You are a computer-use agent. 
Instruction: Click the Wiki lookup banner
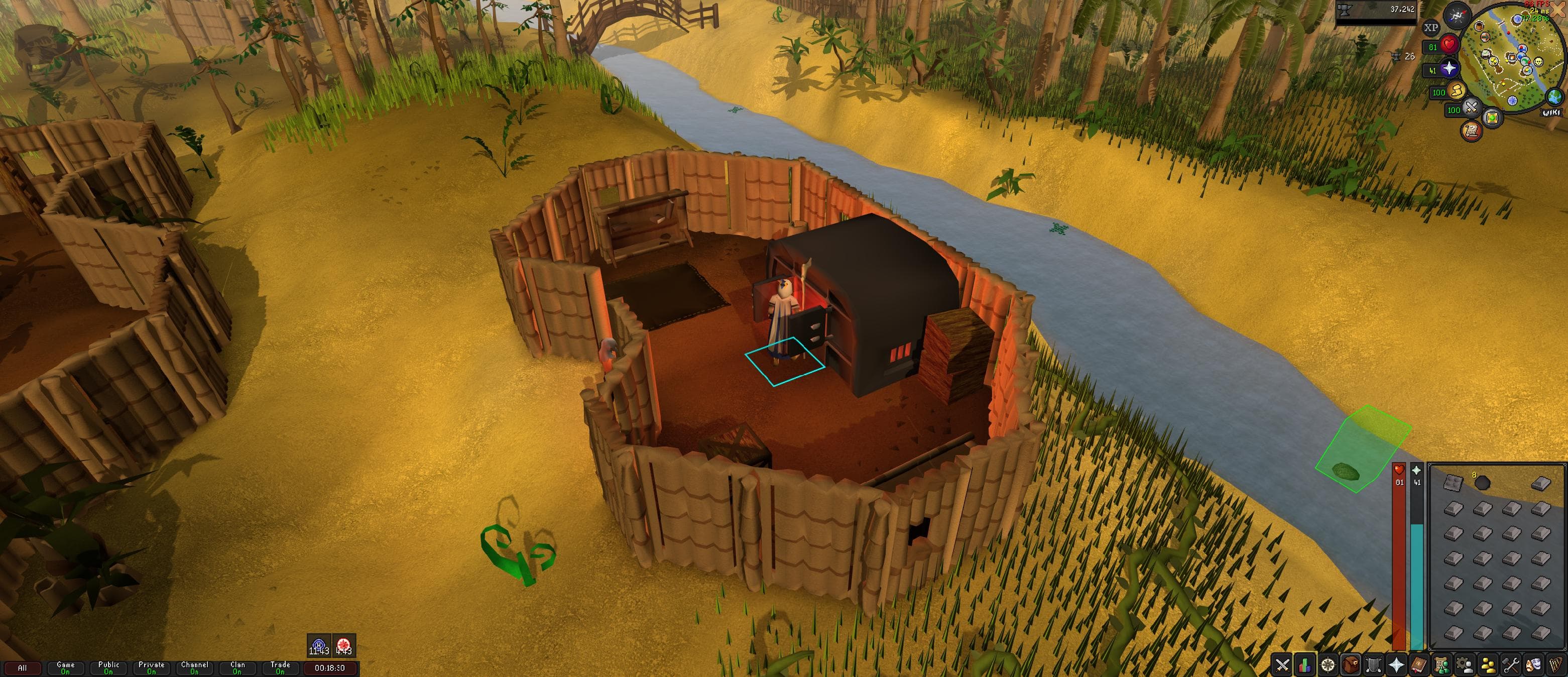click(x=1551, y=112)
